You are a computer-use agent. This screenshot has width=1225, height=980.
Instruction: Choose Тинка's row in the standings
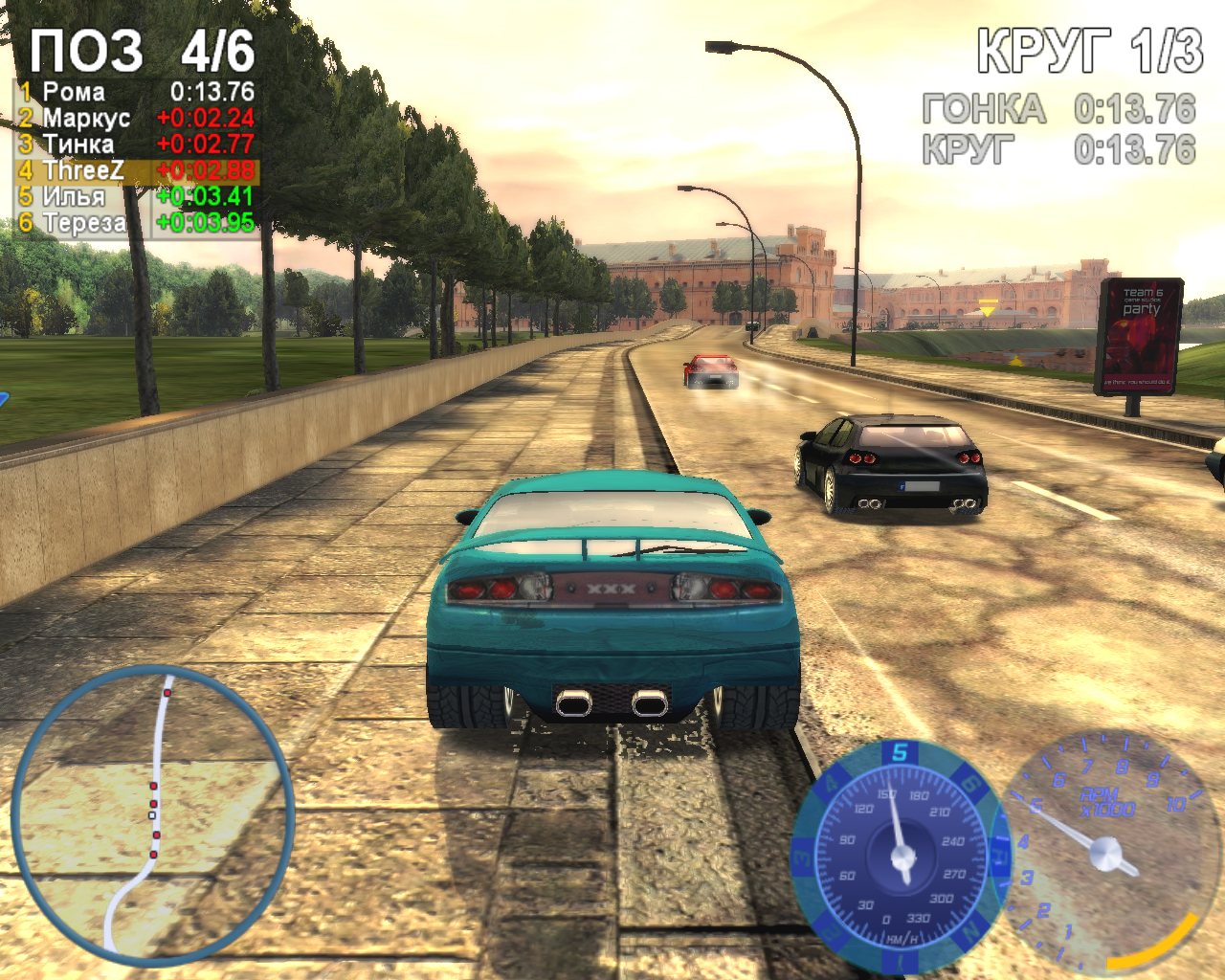[x=136, y=144]
